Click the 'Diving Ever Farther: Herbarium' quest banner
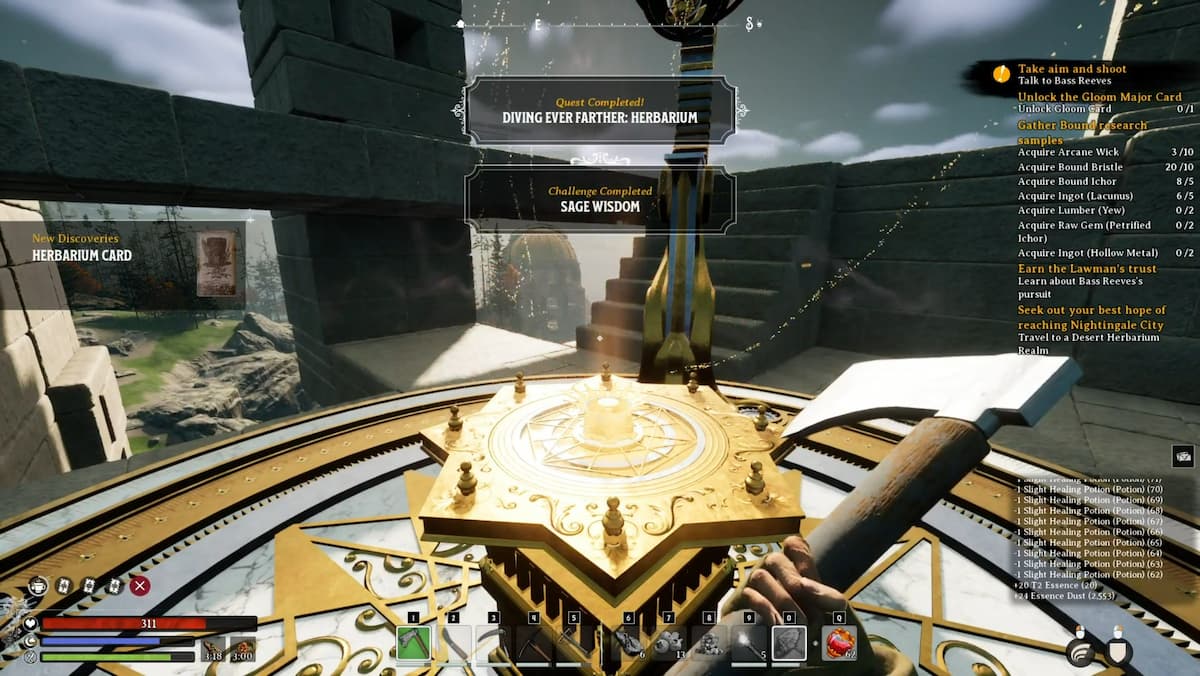The image size is (1200, 676). pos(600,110)
